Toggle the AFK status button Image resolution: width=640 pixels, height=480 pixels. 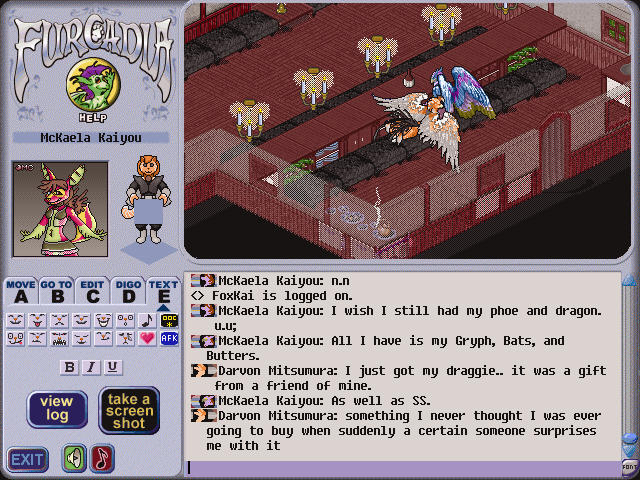(168, 338)
